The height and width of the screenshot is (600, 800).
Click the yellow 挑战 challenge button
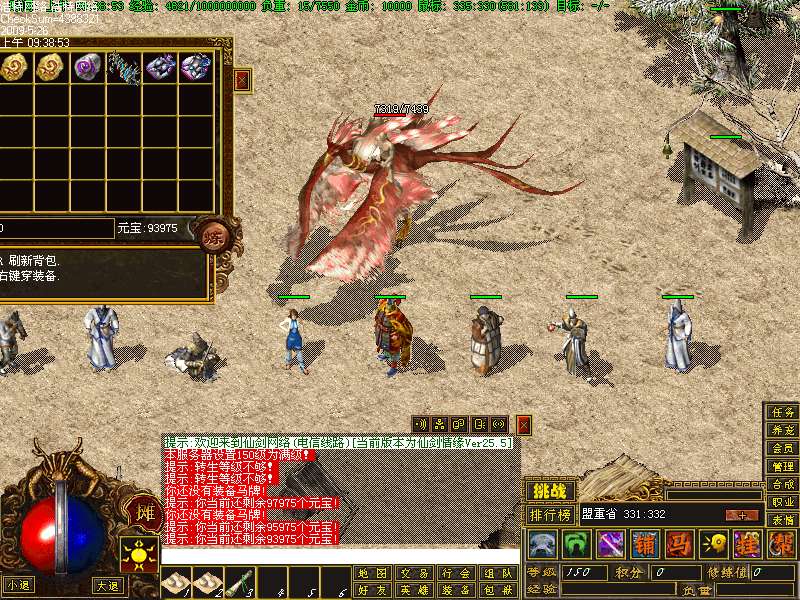(x=550, y=491)
